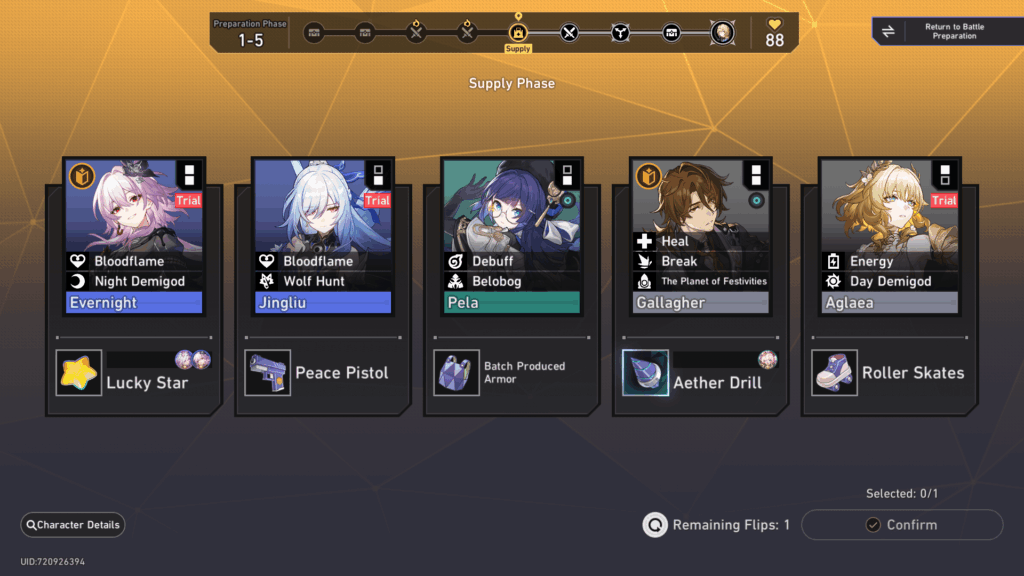Viewport: 1024px width, 576px height.
Task: Select the Gallagher character card
Action: click(x=700, y=235)
